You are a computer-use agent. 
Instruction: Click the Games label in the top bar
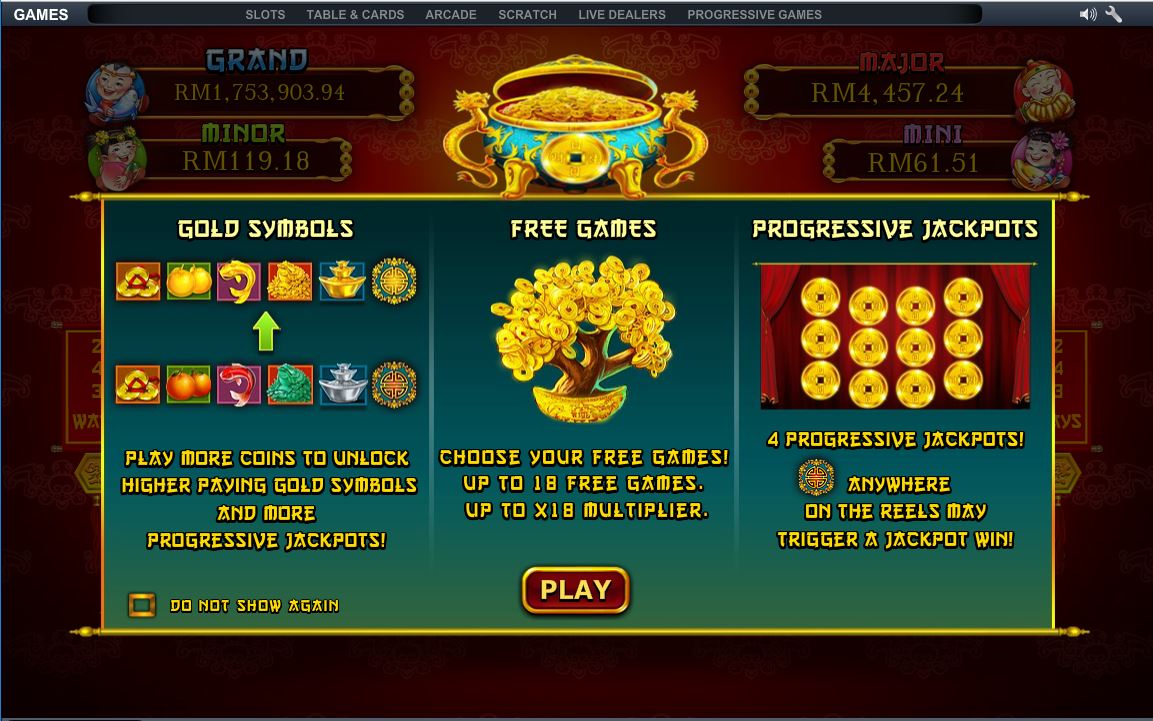tap(41, 15)
